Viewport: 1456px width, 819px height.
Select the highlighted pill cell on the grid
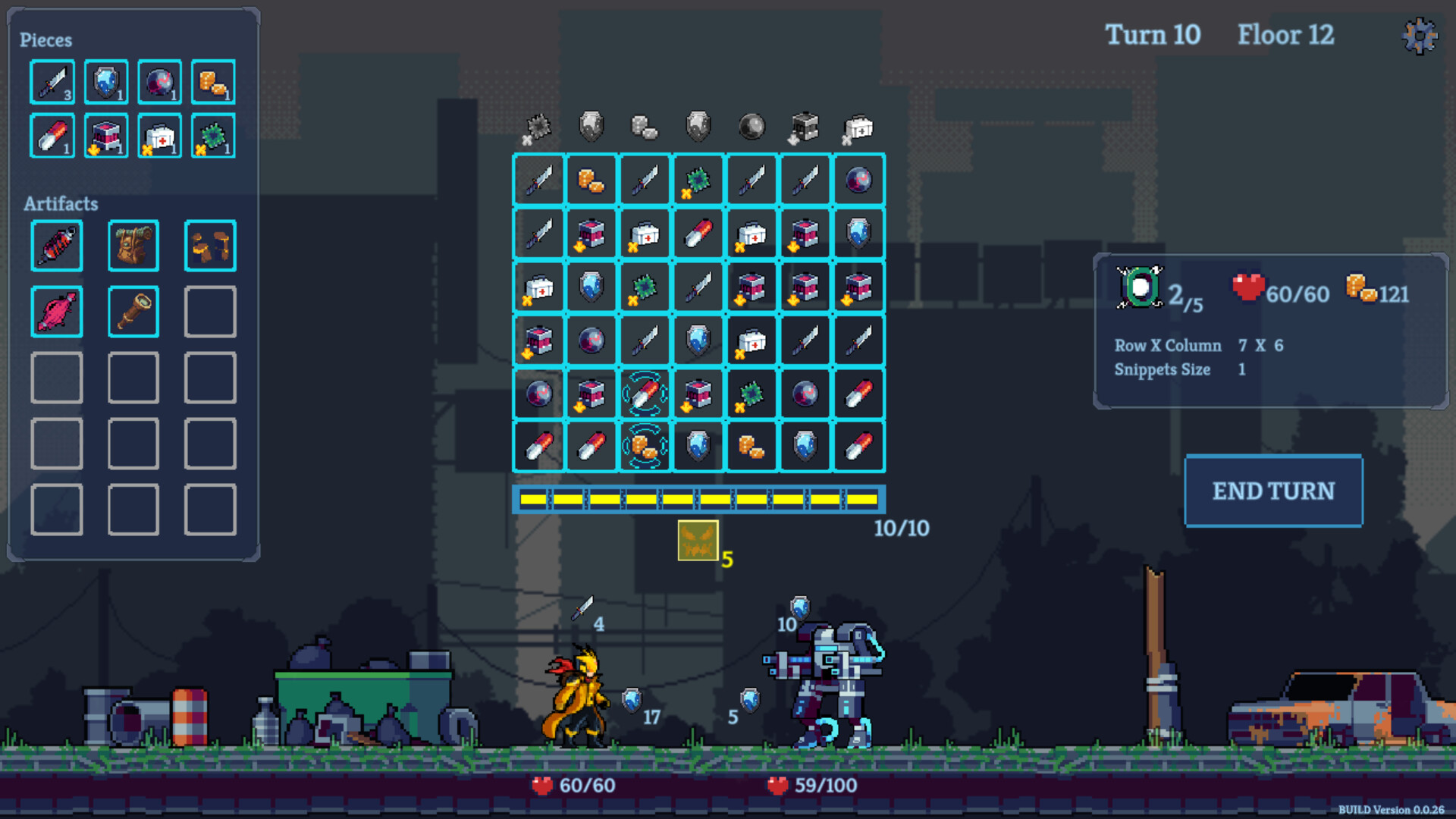[644, 393]
